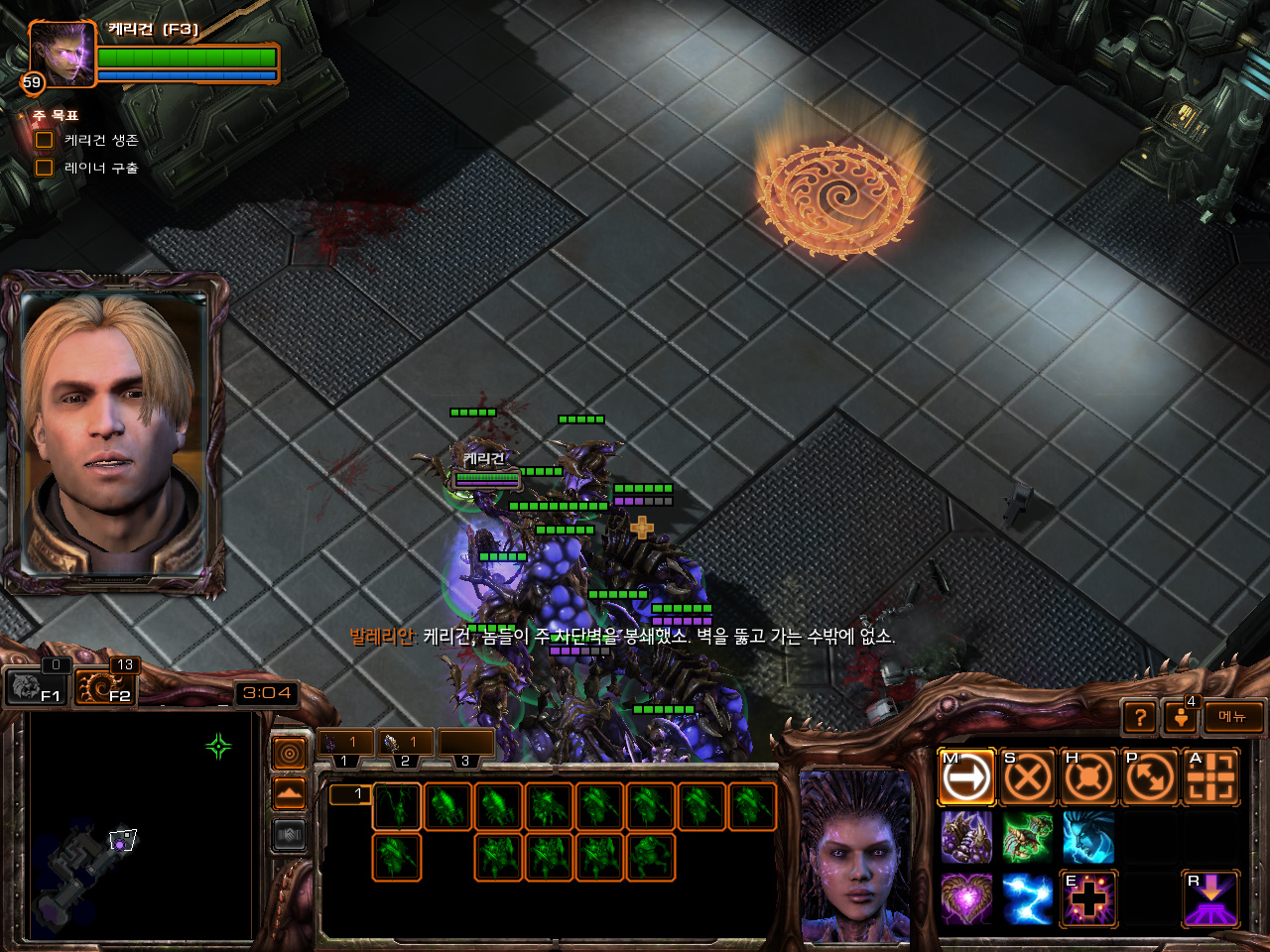Viewport: 1270px width, 952px height.
Task: Click the idle workers F1 button
Action: (x=36, y=686)
